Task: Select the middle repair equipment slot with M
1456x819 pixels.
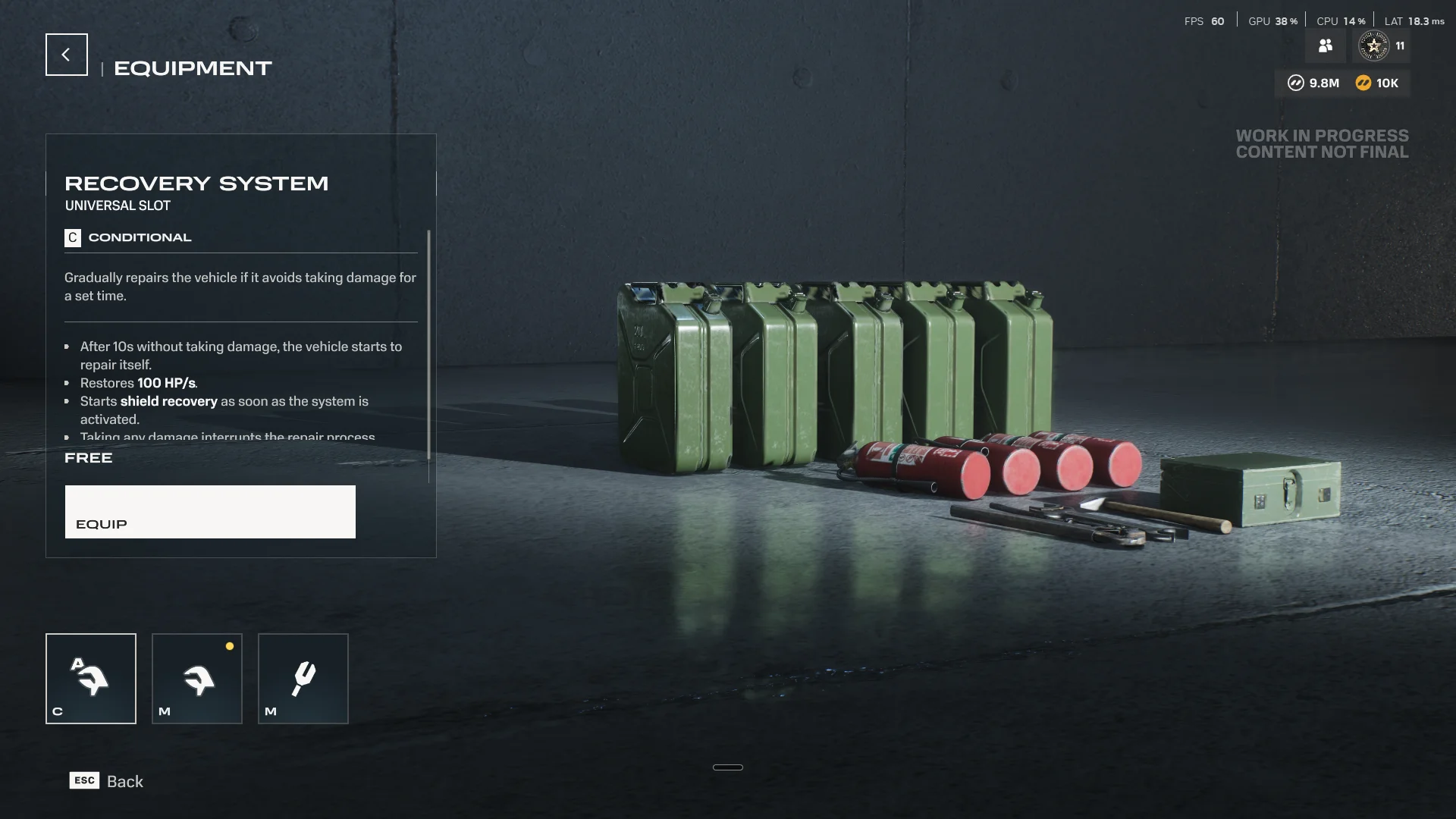Action: click(196, 678)
